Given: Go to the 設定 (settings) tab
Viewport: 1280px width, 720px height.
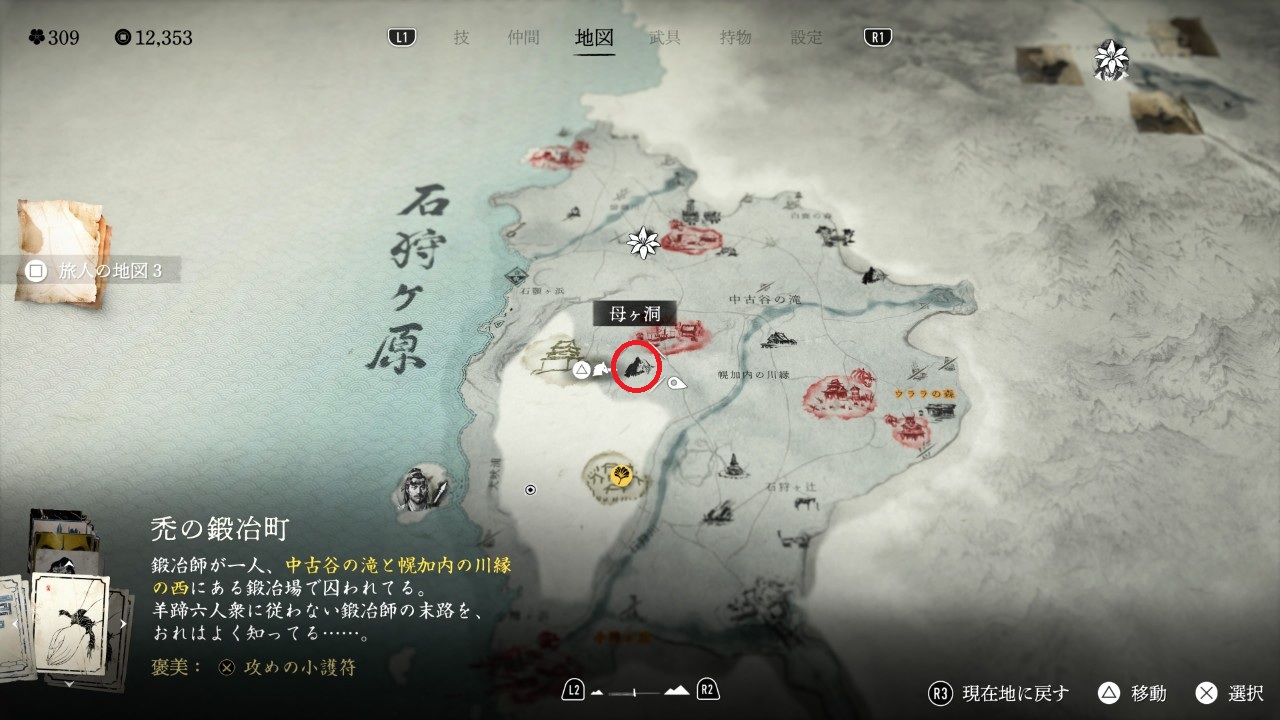Looking at the screenshot, I should (x=806, y=38).
